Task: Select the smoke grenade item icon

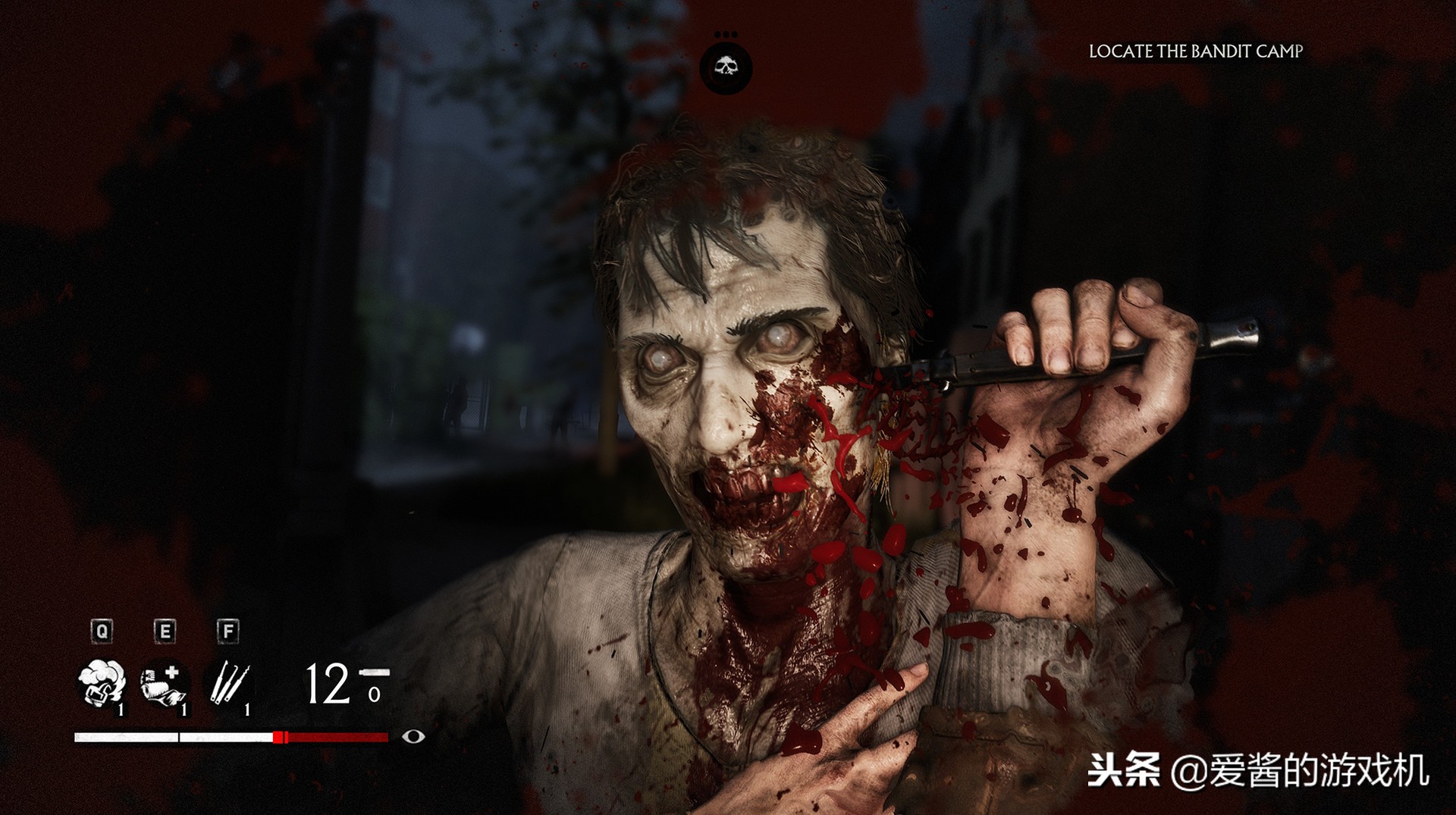Action: (x=102, y=683)
